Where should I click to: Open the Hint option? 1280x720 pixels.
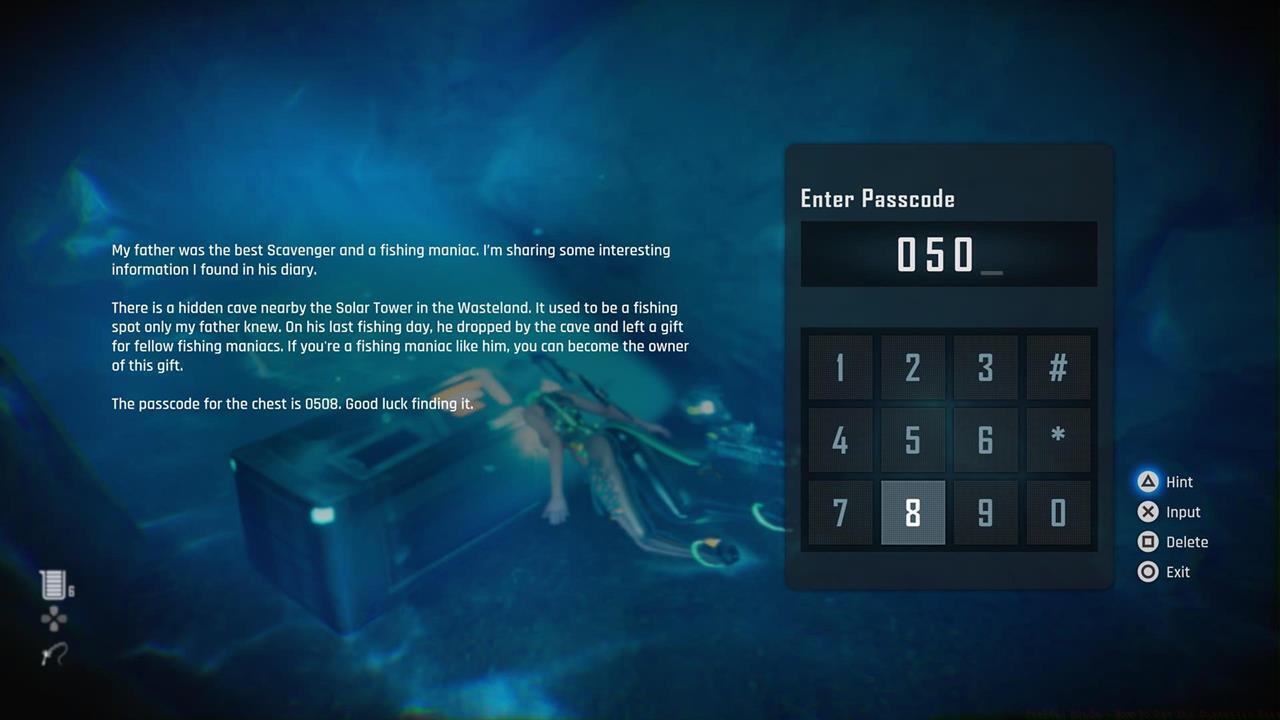[x=1179, y=481]
